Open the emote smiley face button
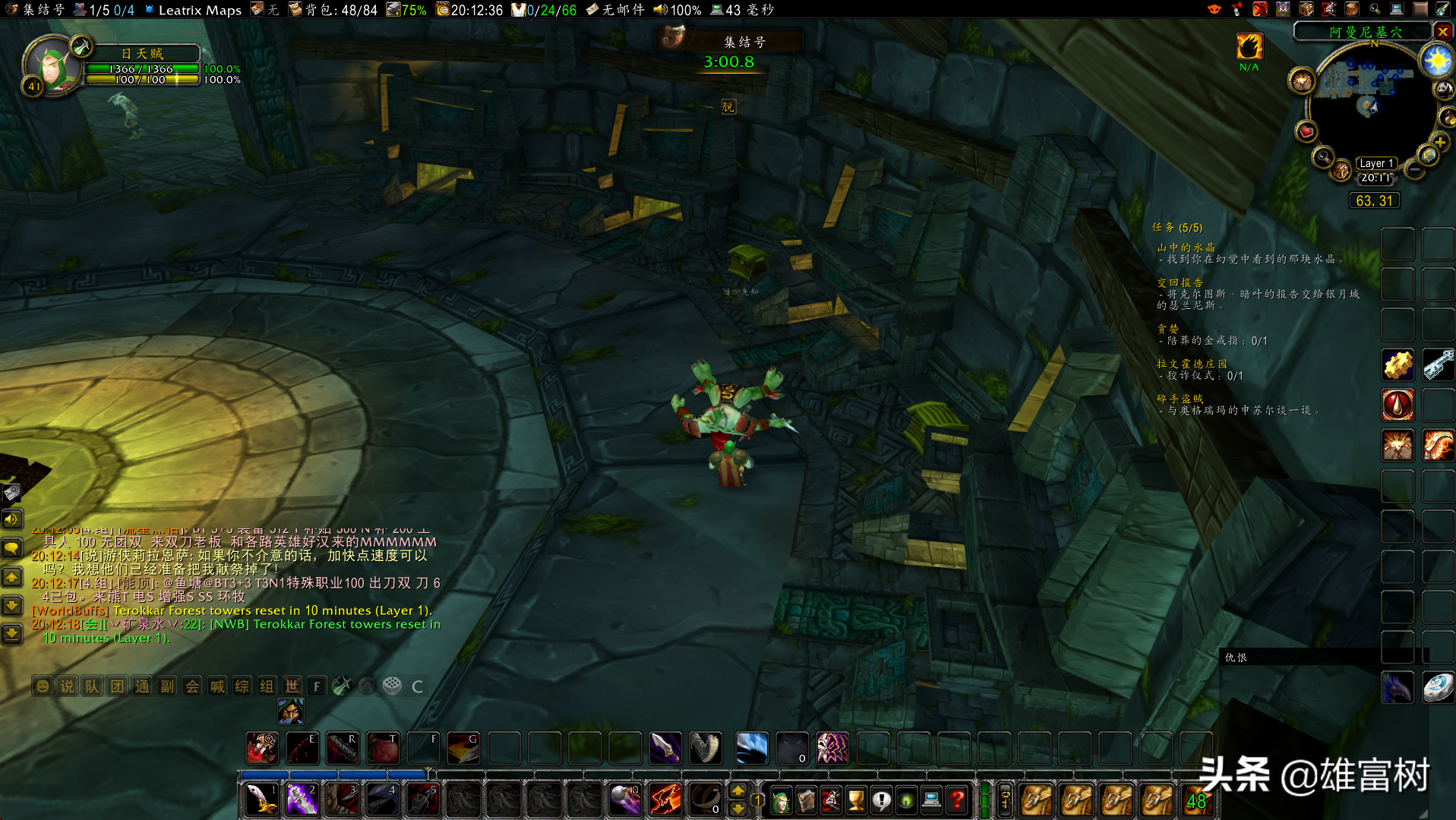Viewport: 1456px width, 820px height. (43, 686)
